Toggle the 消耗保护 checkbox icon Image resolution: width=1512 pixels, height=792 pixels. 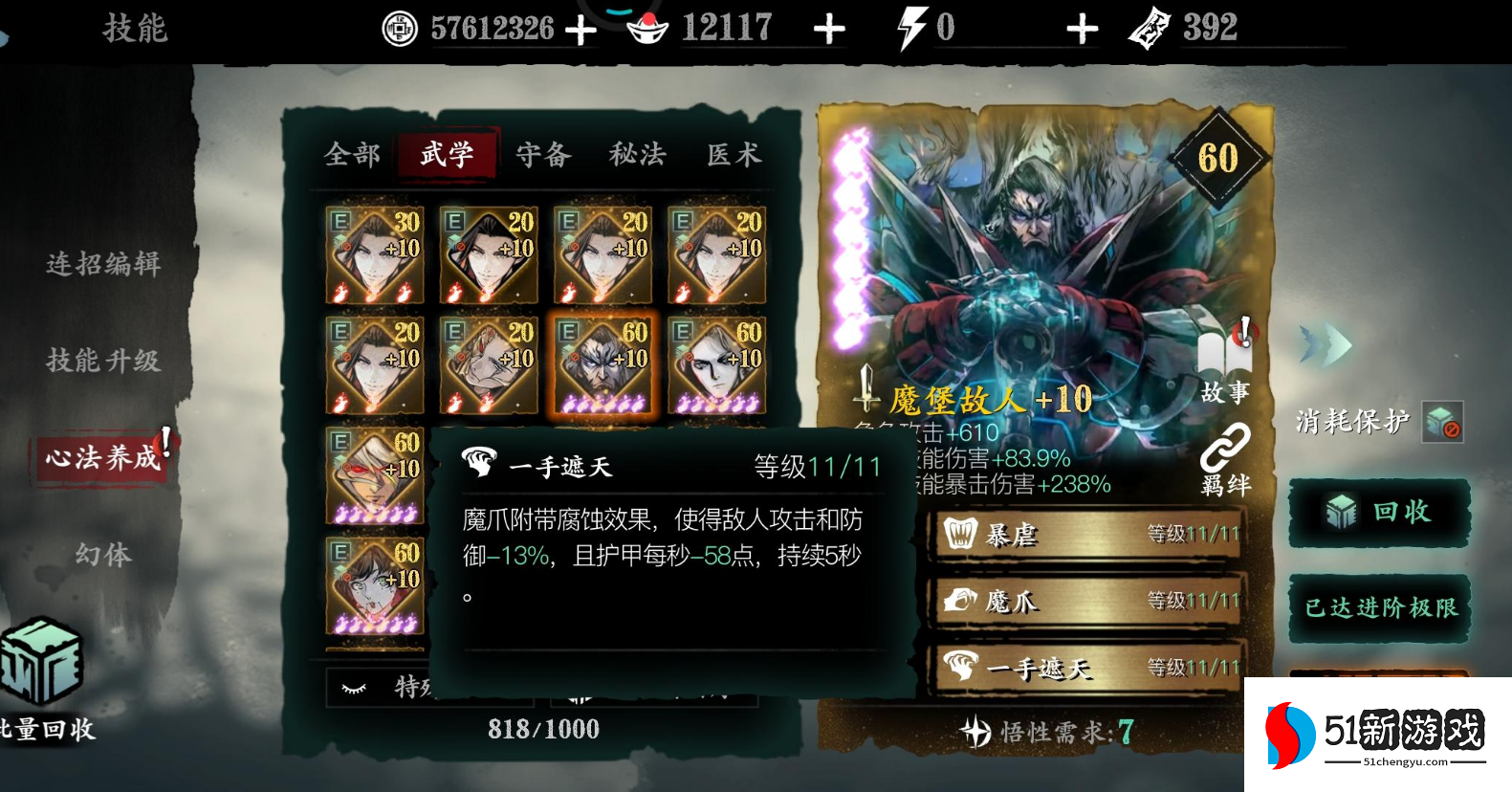pyautogui.click(x=1442, y=422)
